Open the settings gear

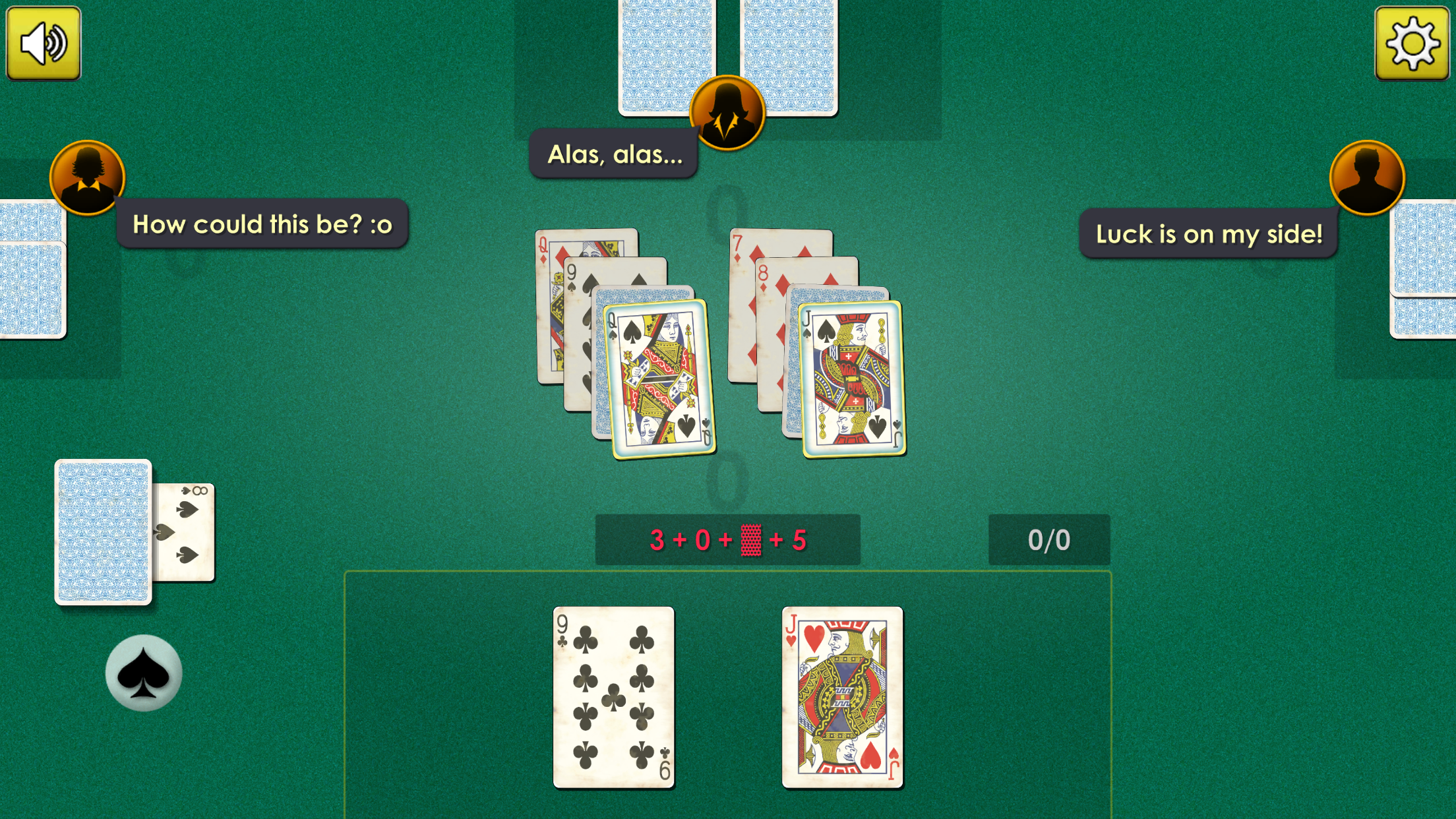(1412, 42)
